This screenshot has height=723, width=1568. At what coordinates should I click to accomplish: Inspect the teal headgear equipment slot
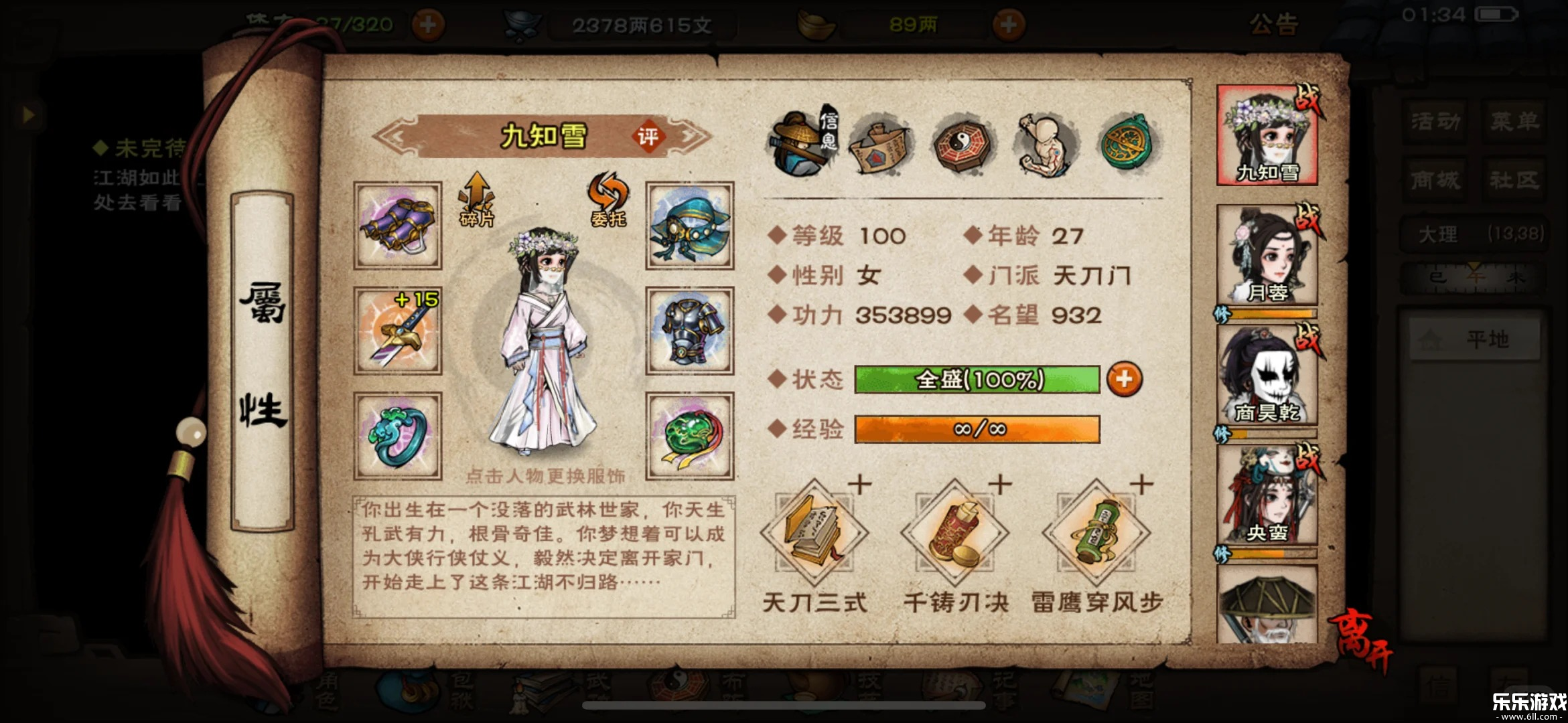click(689, 226)
